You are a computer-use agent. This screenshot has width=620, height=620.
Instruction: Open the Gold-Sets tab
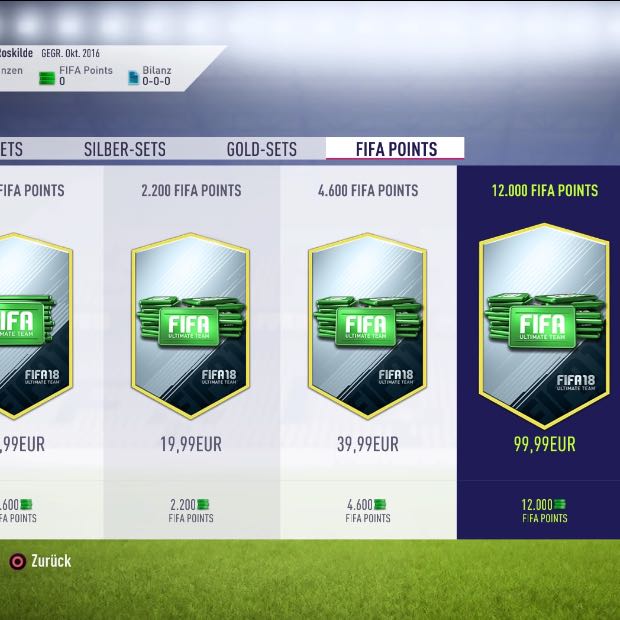pos(261,150)
